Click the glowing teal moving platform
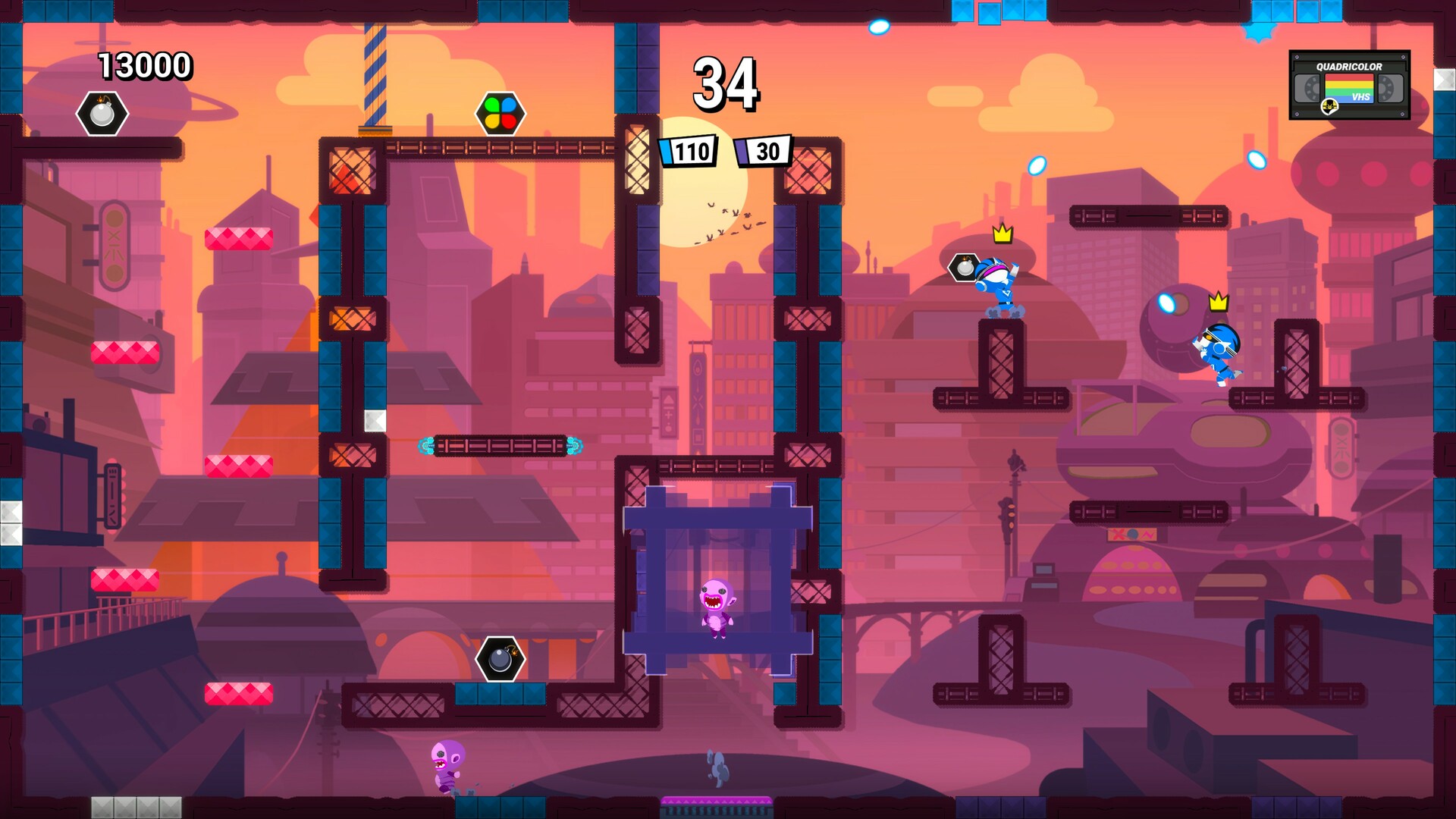Screen dimensions: 1456x819 [500, 446]
